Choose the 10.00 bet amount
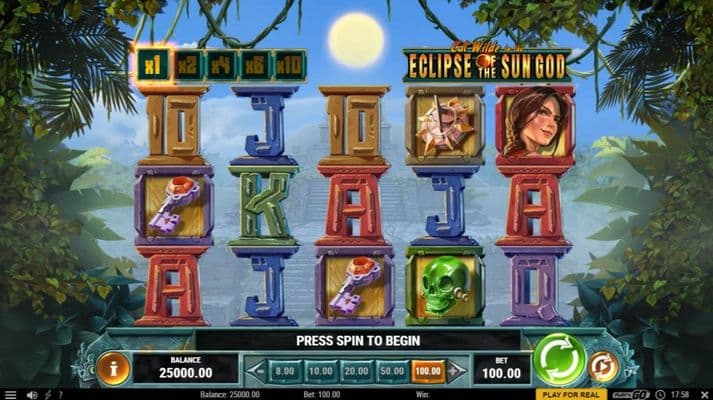The image size is (713, 400). coord(319,370)
